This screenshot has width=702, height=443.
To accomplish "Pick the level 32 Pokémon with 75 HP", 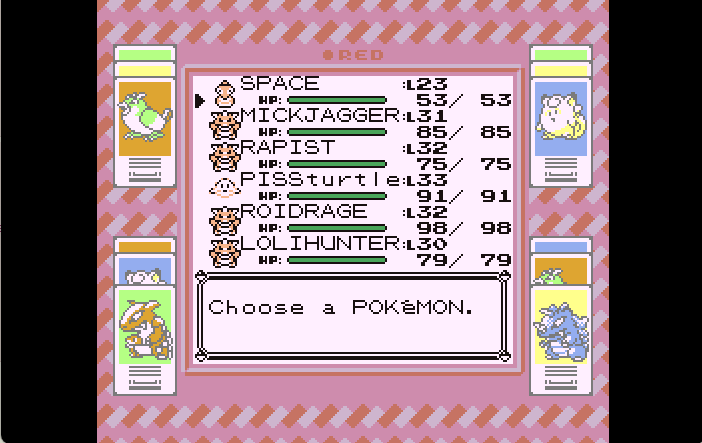I will click(x=275, y=148).
